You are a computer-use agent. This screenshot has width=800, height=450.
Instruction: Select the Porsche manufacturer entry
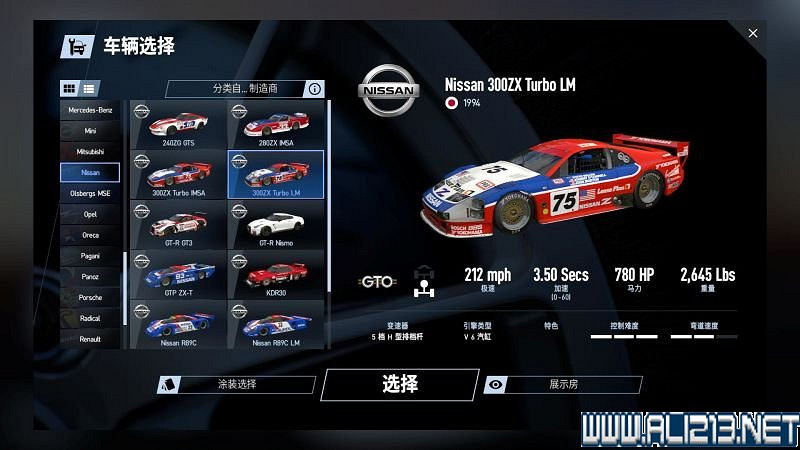(90, 297)
